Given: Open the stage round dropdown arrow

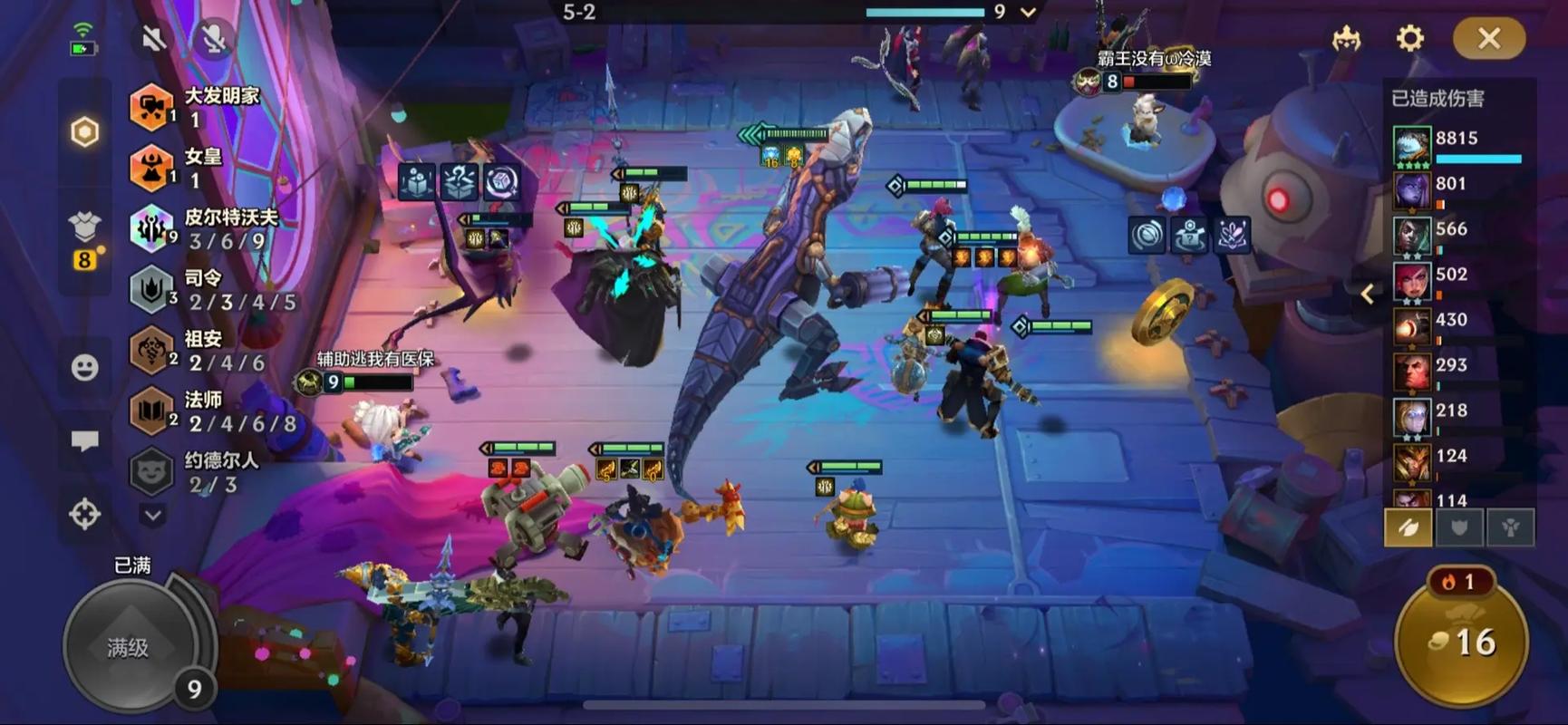Looking at the screenshot, I should tap(1028, 13).
